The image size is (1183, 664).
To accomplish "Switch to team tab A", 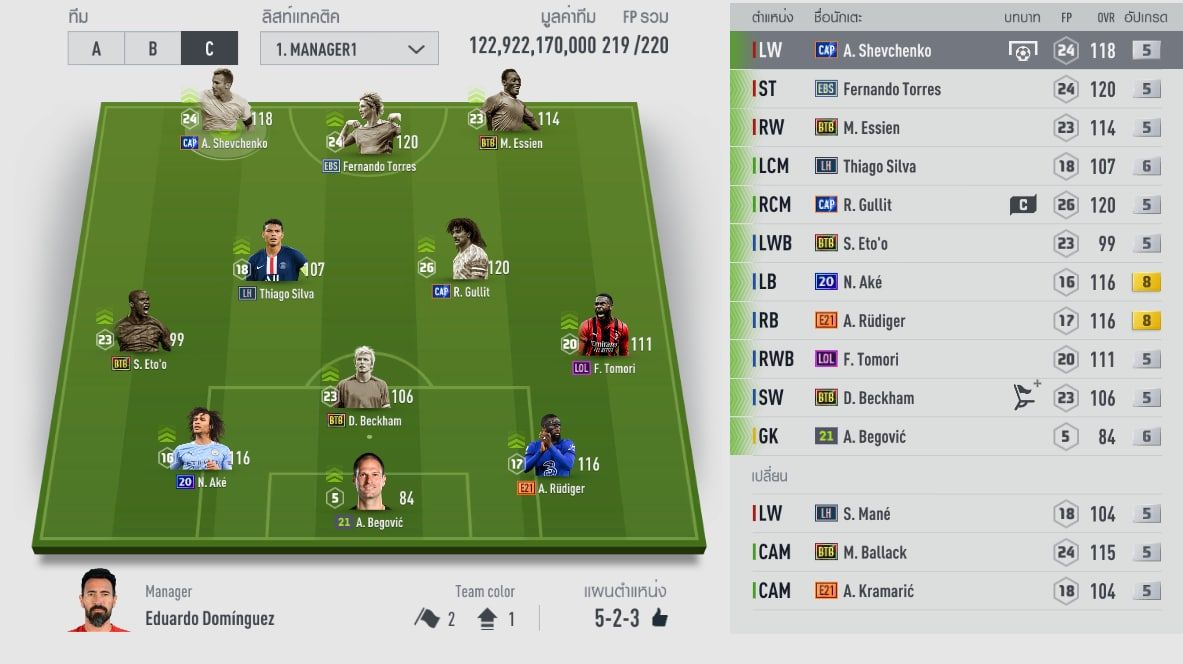I will tap(96, 48).
